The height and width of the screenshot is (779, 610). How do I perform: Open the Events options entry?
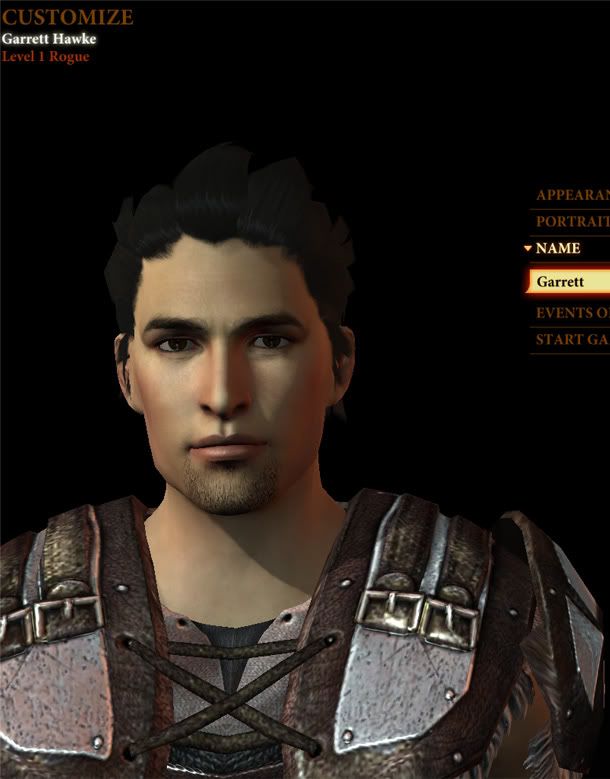tap(572, 313)
